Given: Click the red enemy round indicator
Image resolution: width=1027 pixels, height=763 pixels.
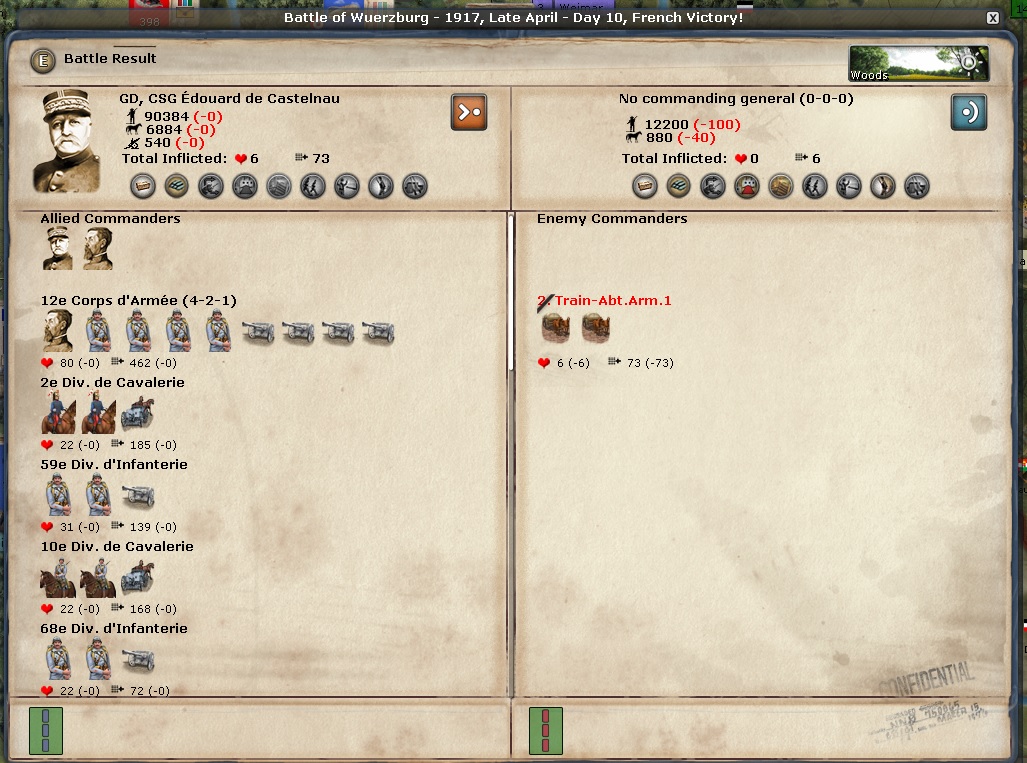Looking at the screenshot, I should pyautogui.click(x=545, y=731).
